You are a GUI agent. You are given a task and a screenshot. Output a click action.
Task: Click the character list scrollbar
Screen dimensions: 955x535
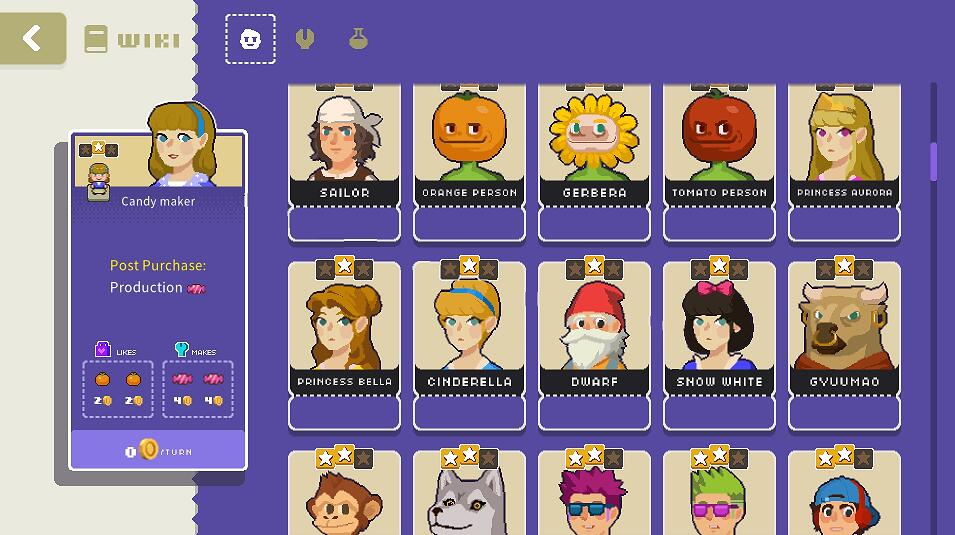pyautogui.click(x=934, y=162)
